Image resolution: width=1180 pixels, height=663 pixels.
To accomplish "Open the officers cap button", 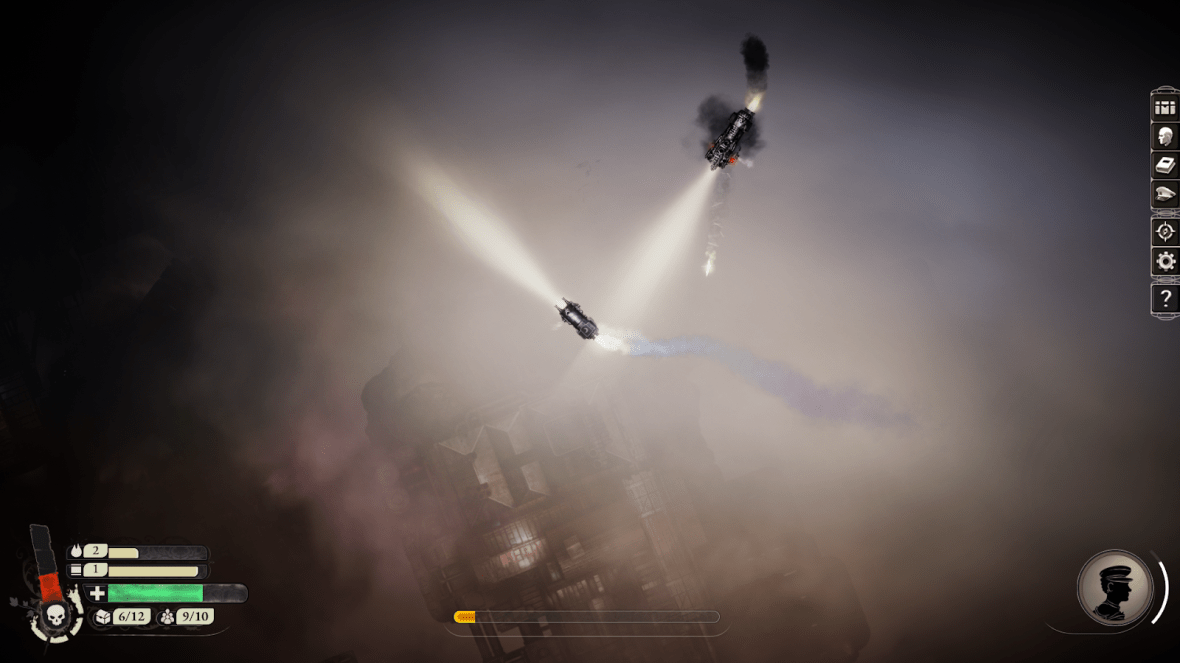I will click(x=1164, y=194).
